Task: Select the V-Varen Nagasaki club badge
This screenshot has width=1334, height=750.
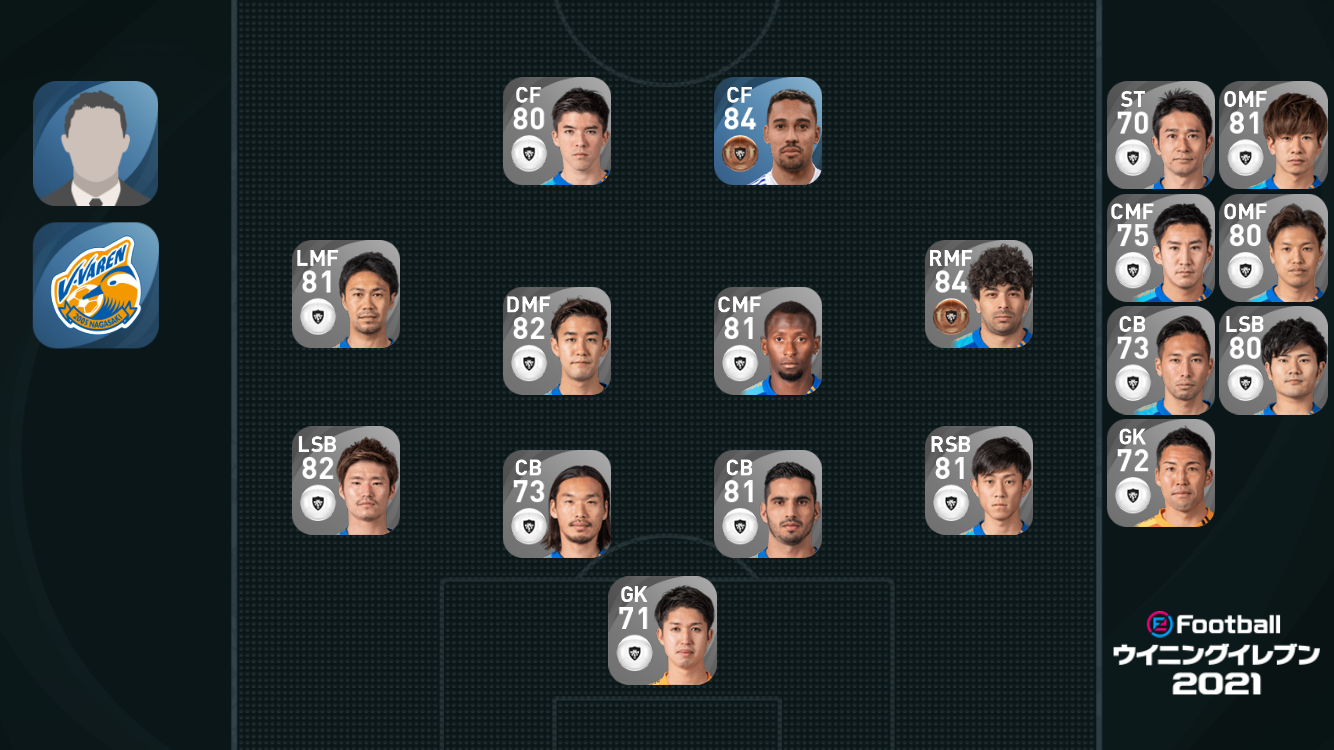Action: pos(96,285)
